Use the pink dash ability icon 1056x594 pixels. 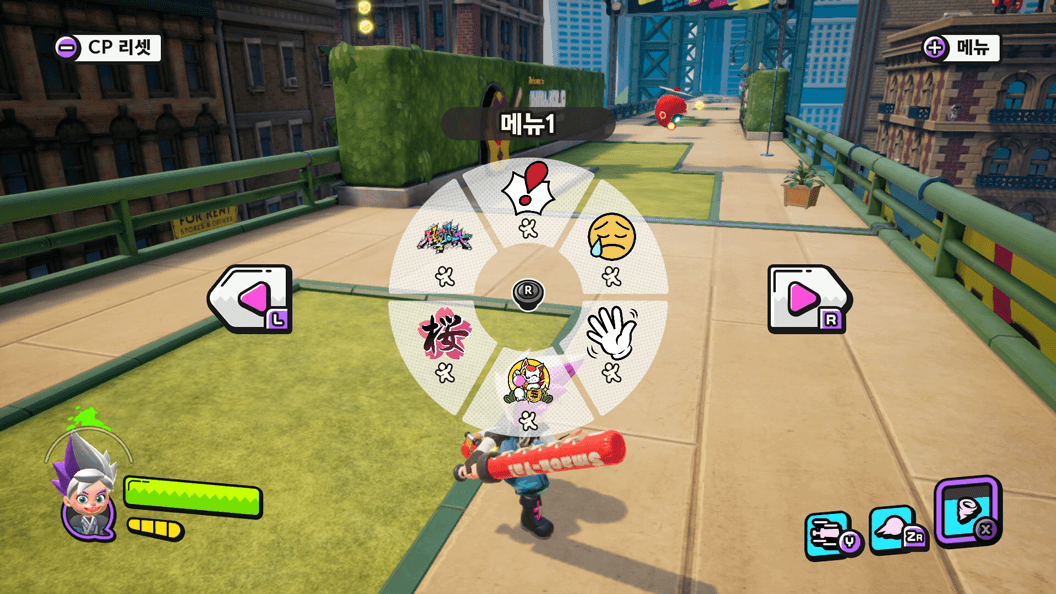pyautogui.click(x=896, y=529)
